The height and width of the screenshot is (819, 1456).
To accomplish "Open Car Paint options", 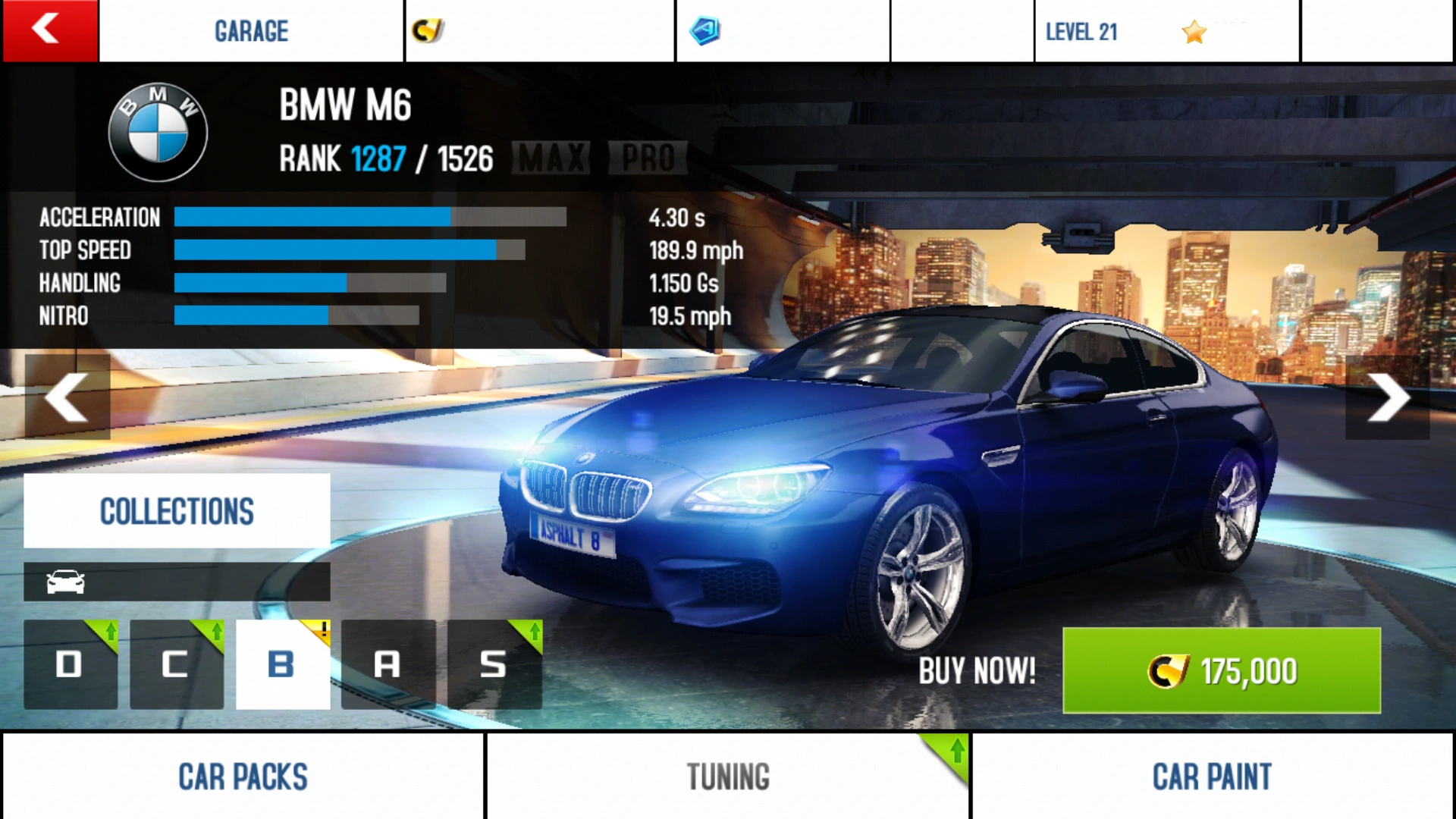I will (1212, 776).
